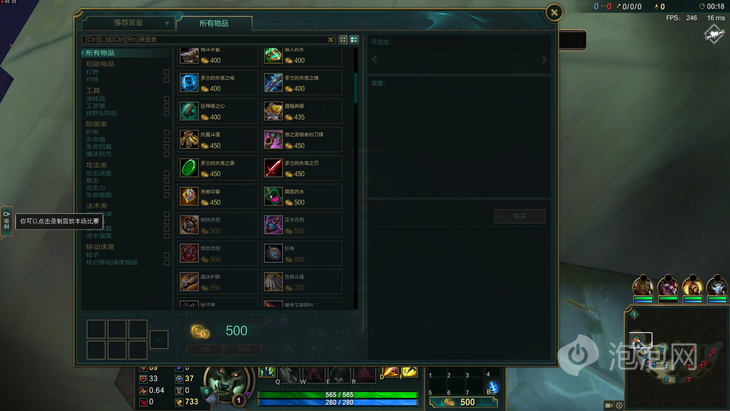Choose the 增幅典籍 tome item

coord(273,111)
